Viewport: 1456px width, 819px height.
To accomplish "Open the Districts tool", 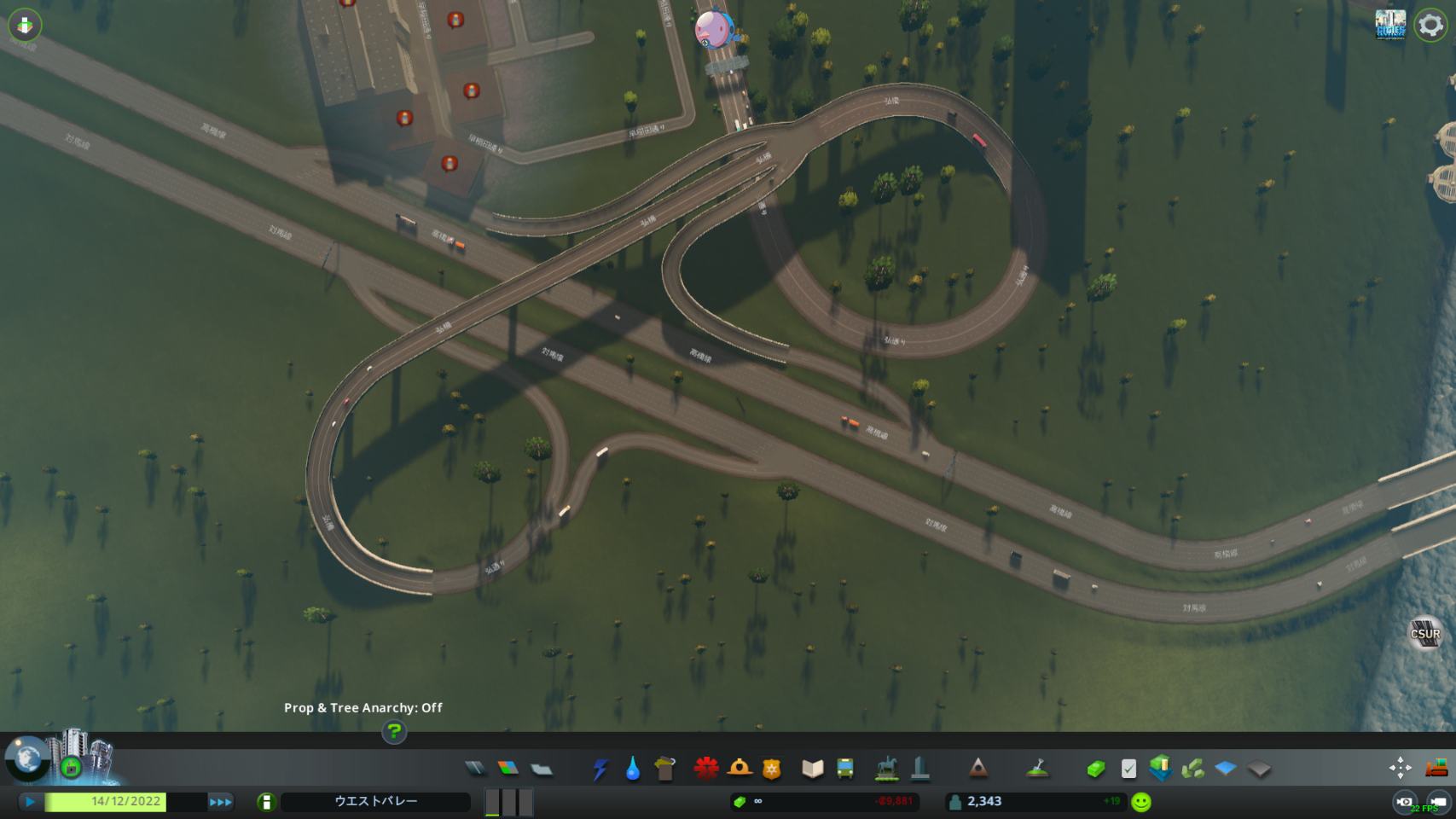I will tap(542, 769).
